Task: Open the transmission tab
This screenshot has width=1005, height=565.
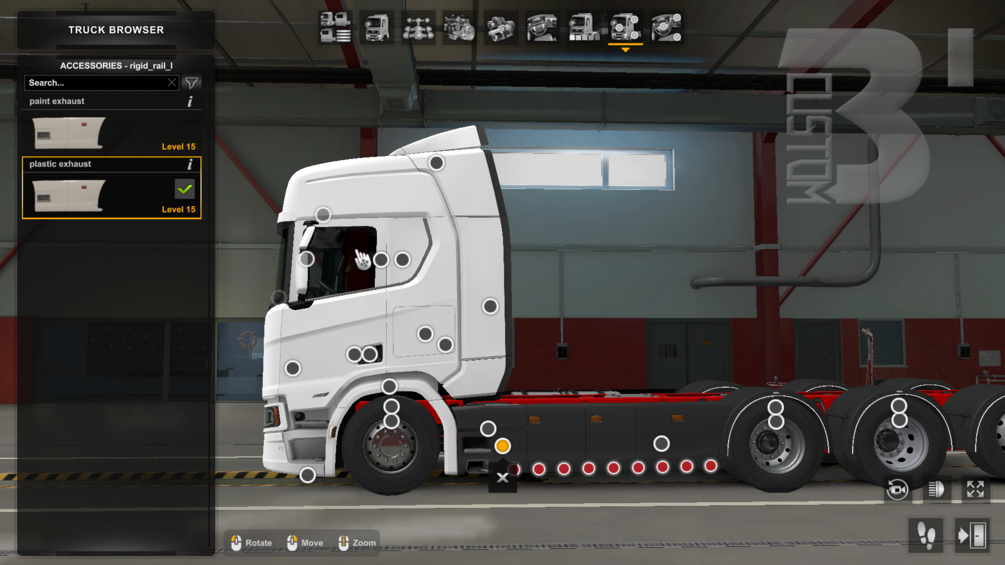Action: (x=501, y=28)
